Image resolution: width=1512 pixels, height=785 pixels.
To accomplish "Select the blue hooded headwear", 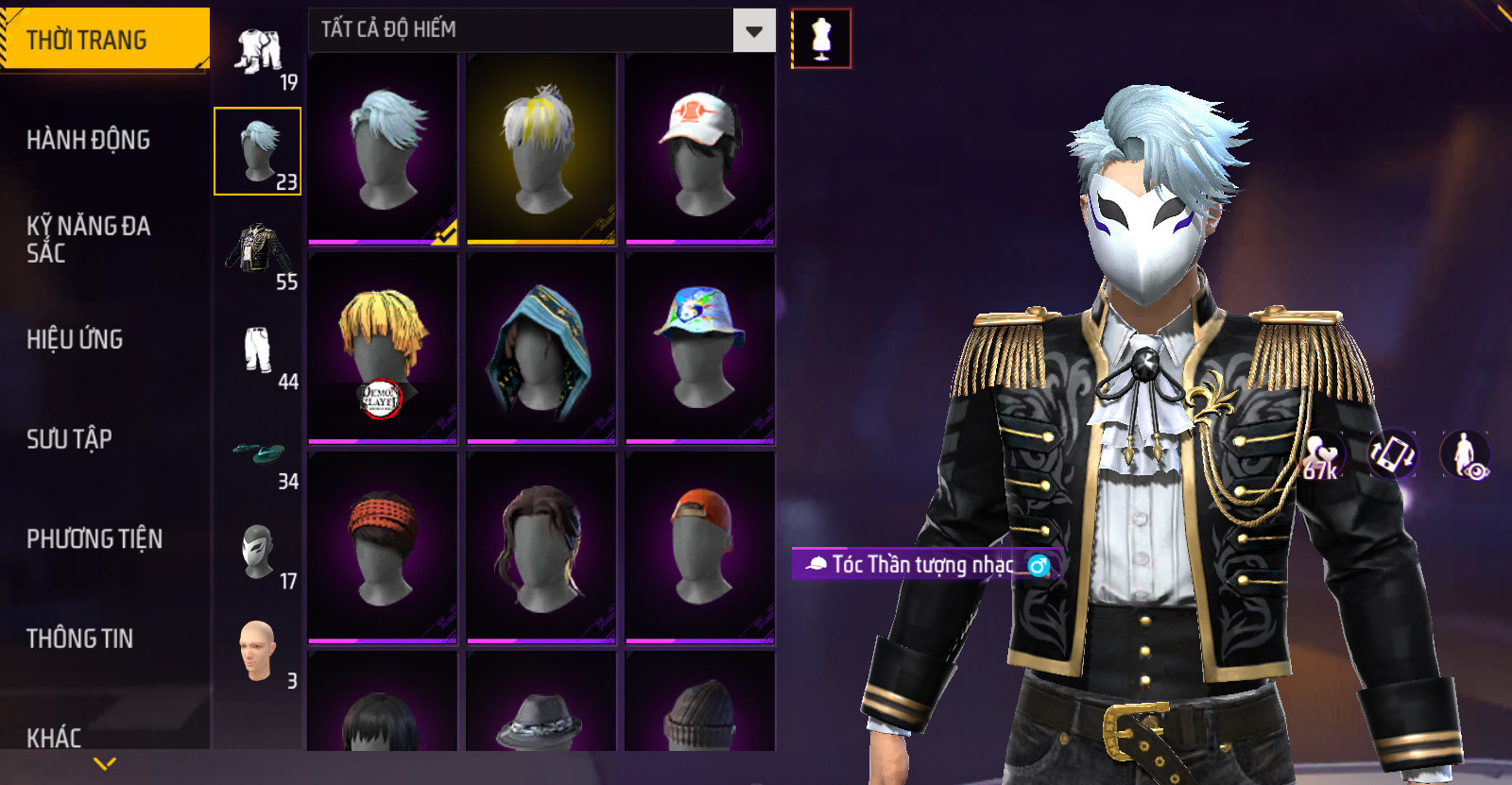I will click(x=541, y=348).
